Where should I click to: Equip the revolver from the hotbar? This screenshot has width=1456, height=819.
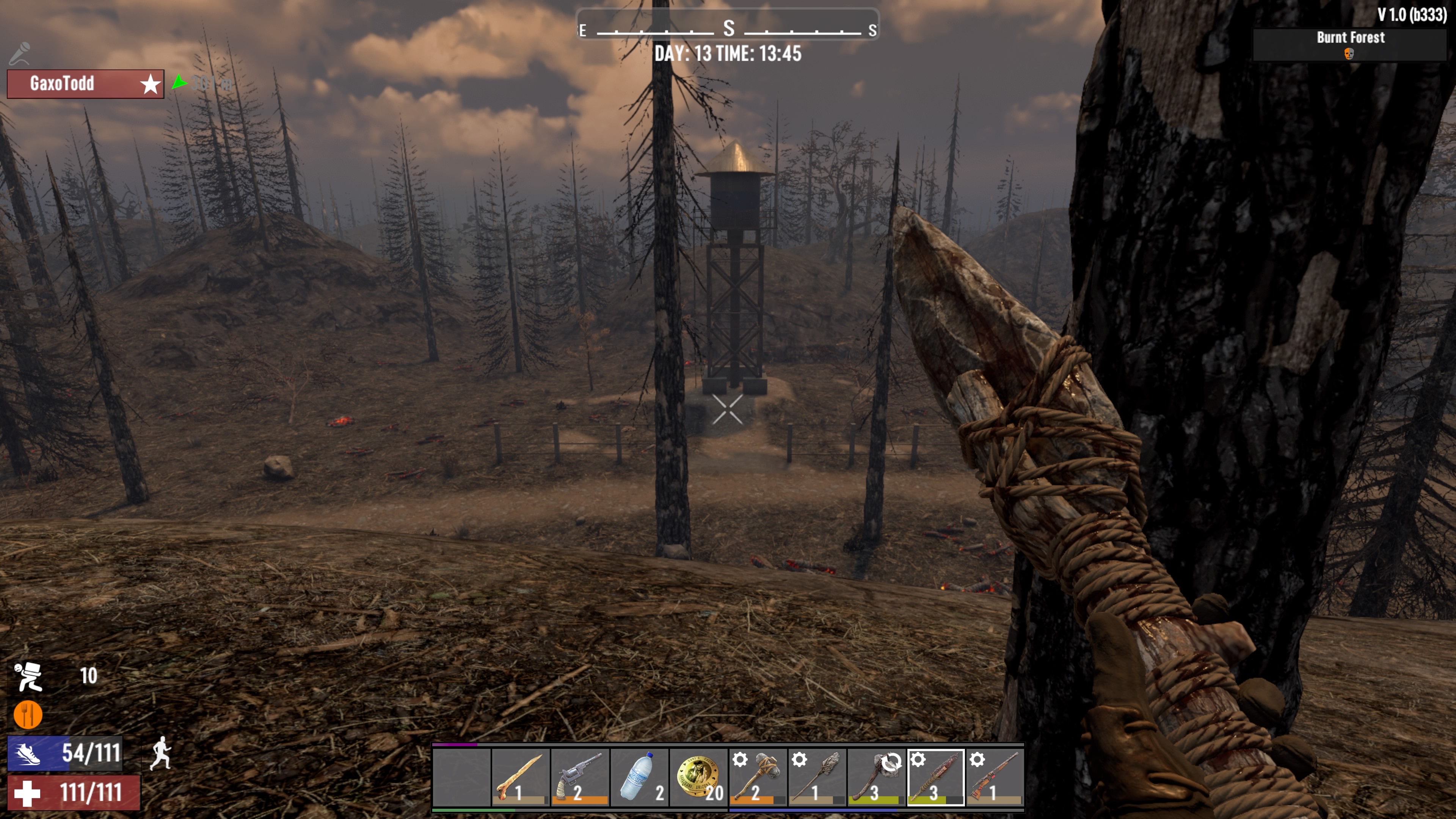[x=580, y=777]
